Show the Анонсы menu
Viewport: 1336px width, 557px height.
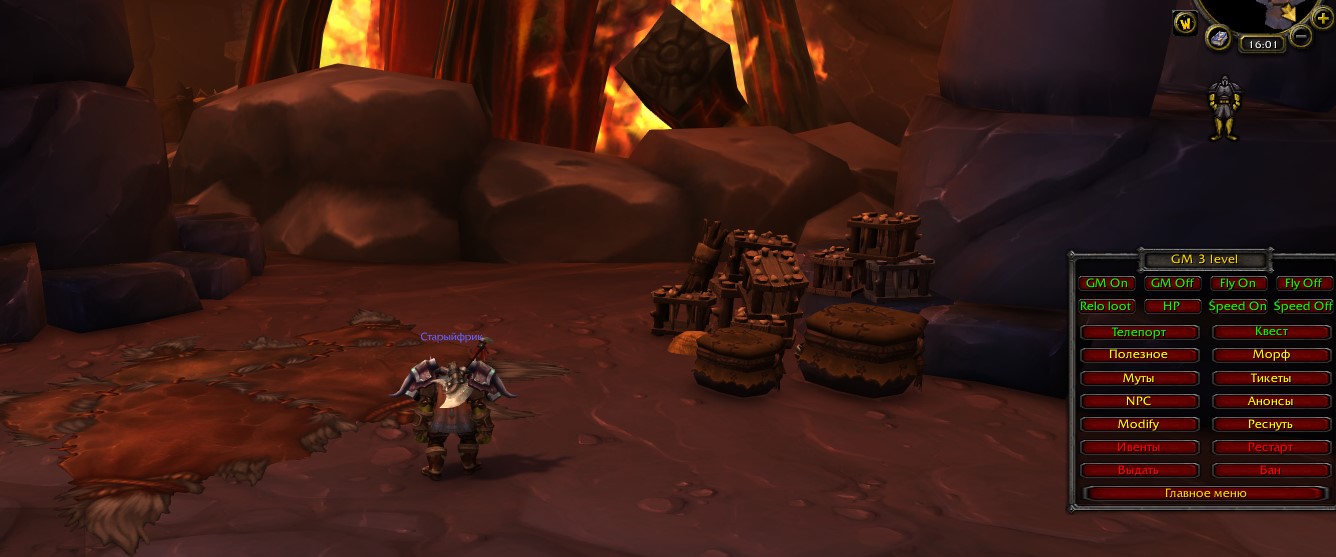pos(1271,402)
